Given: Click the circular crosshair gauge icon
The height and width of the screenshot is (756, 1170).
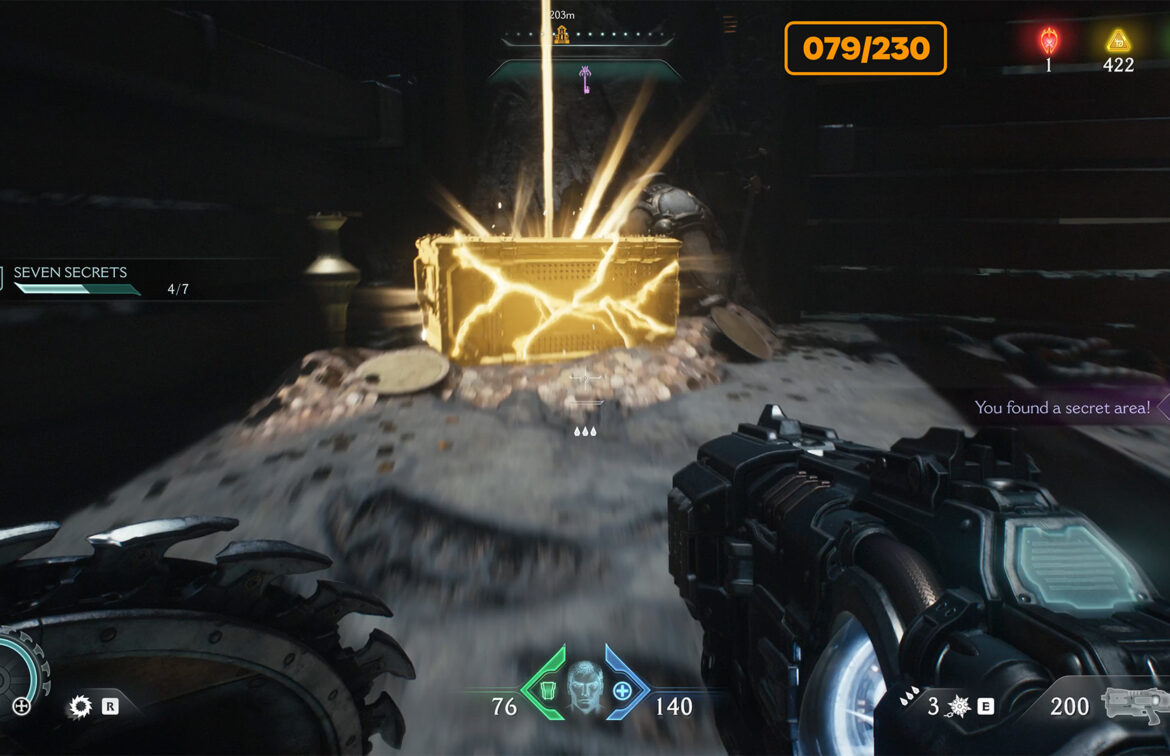Looking at the screenshot, I should [21, 706].
